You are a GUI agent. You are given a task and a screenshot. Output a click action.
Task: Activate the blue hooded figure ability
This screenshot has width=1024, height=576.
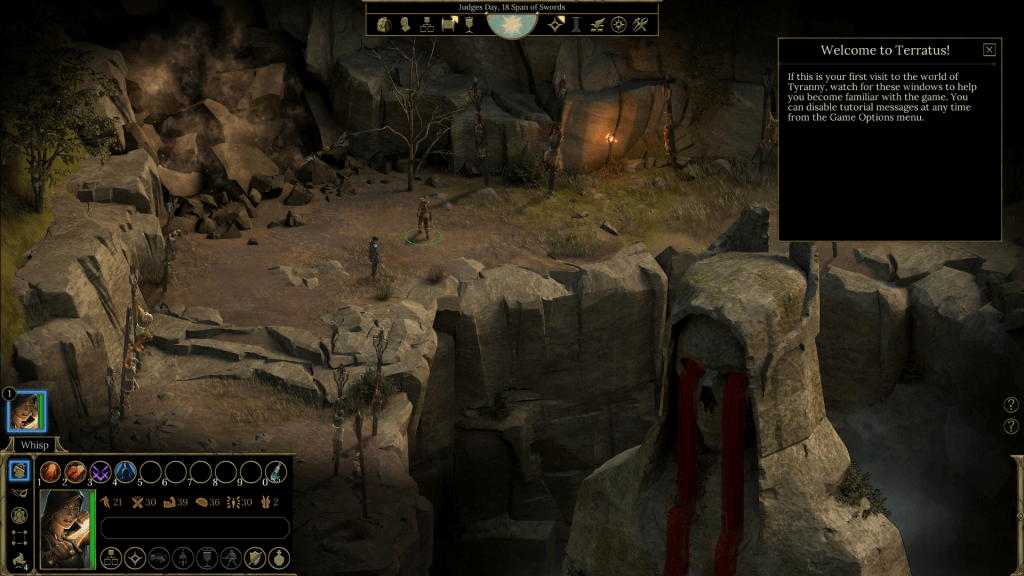coord(125,472)
